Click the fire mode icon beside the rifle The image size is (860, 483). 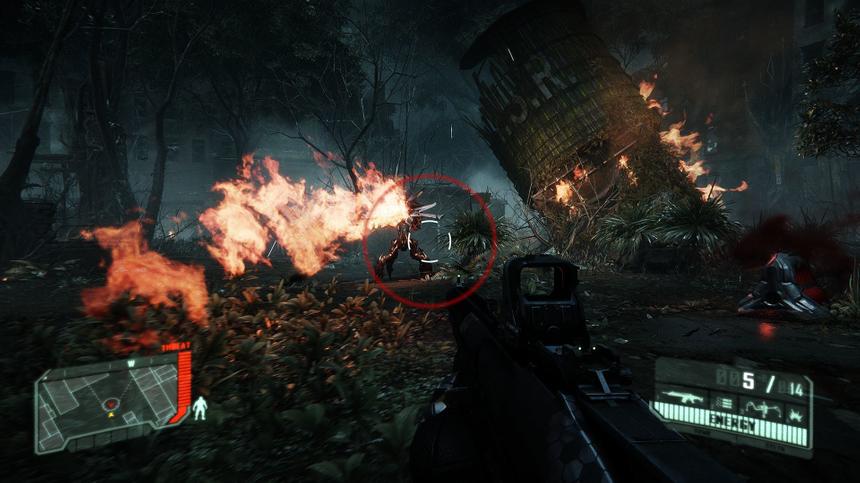point(725,403)
